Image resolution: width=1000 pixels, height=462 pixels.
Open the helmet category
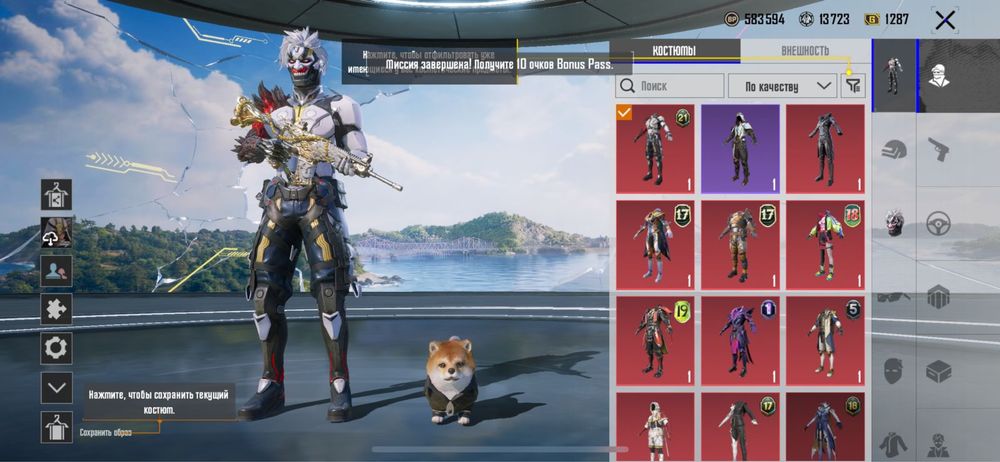point(894,150)
